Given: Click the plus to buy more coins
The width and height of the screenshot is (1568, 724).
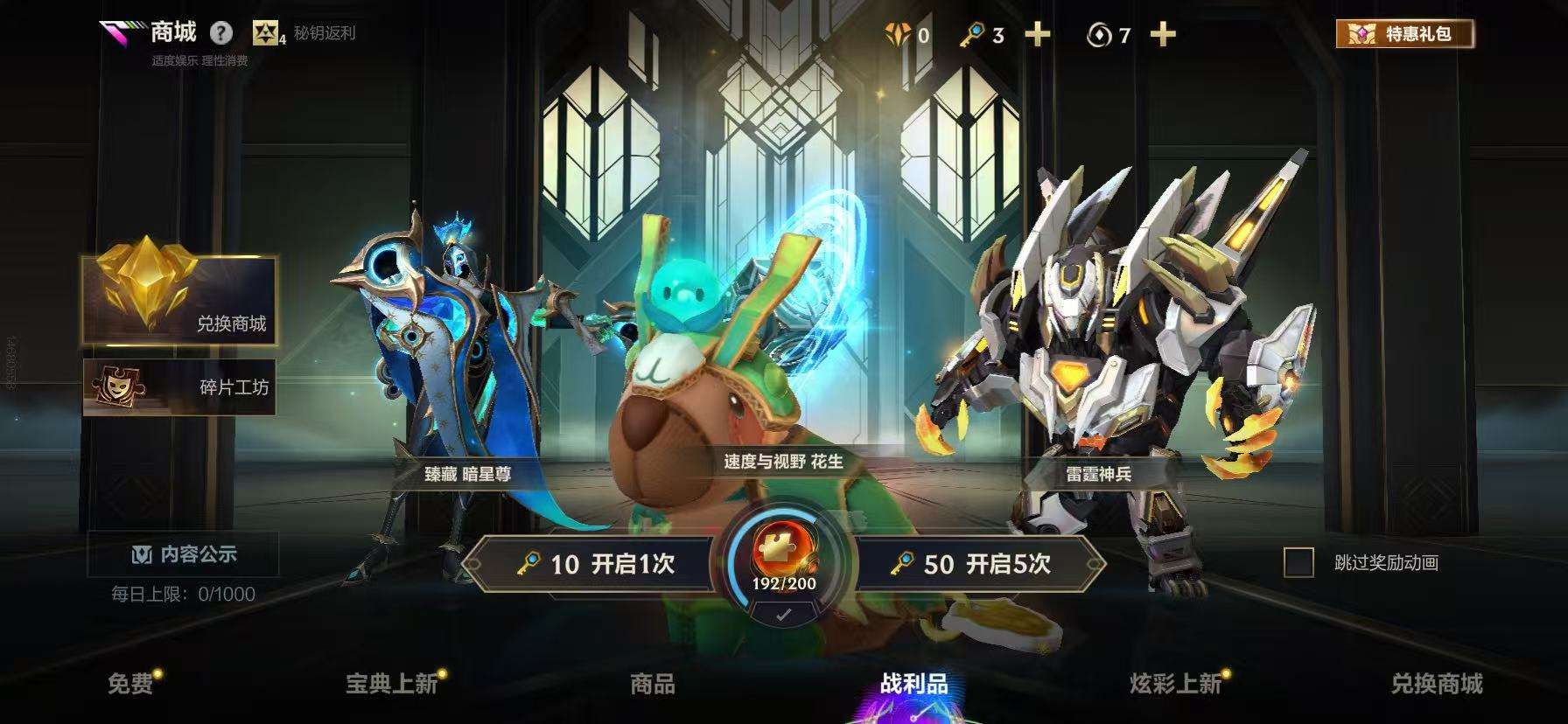Looking at the screenshot, I should pos(1161,36).
